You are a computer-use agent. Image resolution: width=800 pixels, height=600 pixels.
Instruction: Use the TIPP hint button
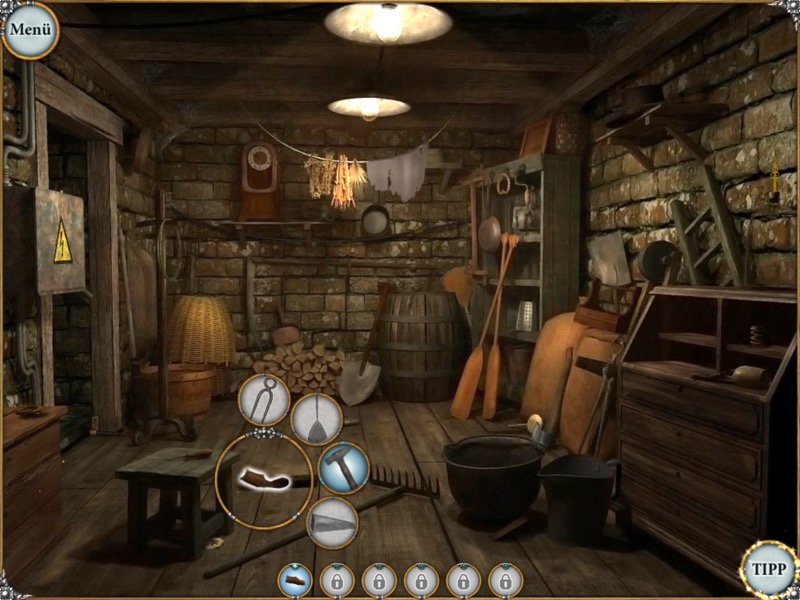769,570
